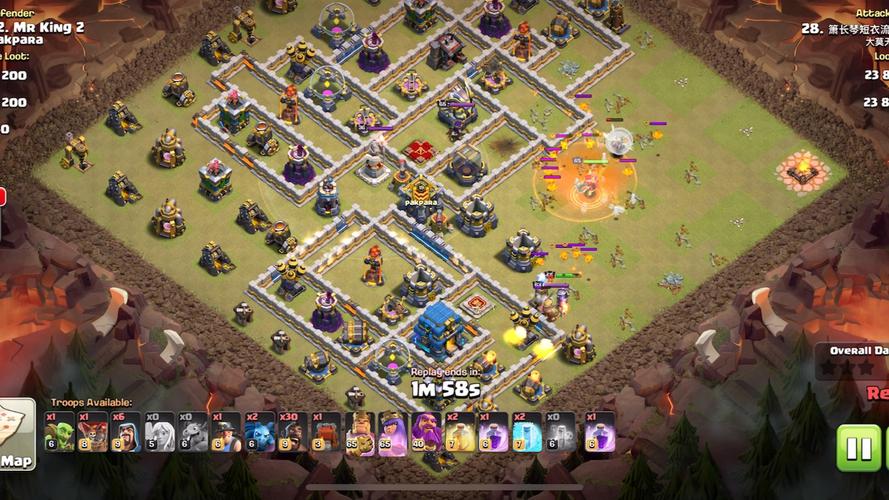Select the Barbarian King hero slot
This screenshot has height=500, width=889.
click(x=359, y=431)
